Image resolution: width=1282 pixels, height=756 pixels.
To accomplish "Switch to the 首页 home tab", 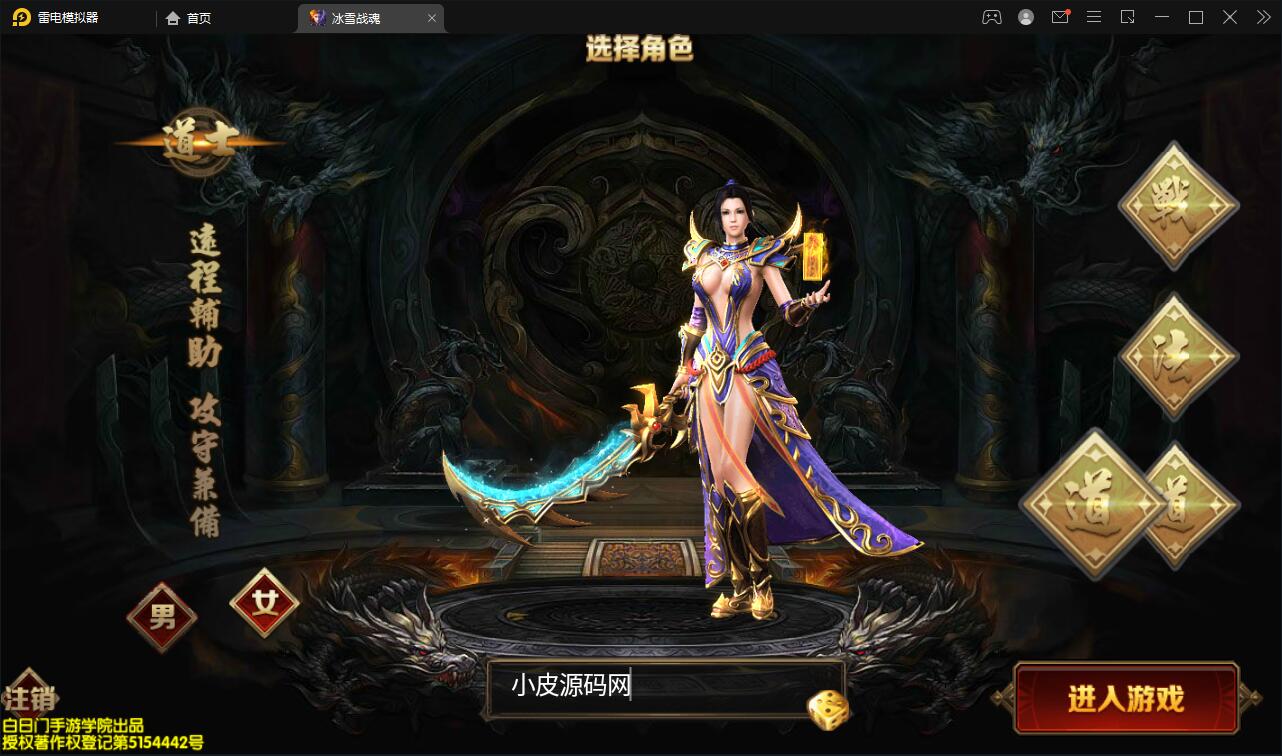I will tap(188, 17).
